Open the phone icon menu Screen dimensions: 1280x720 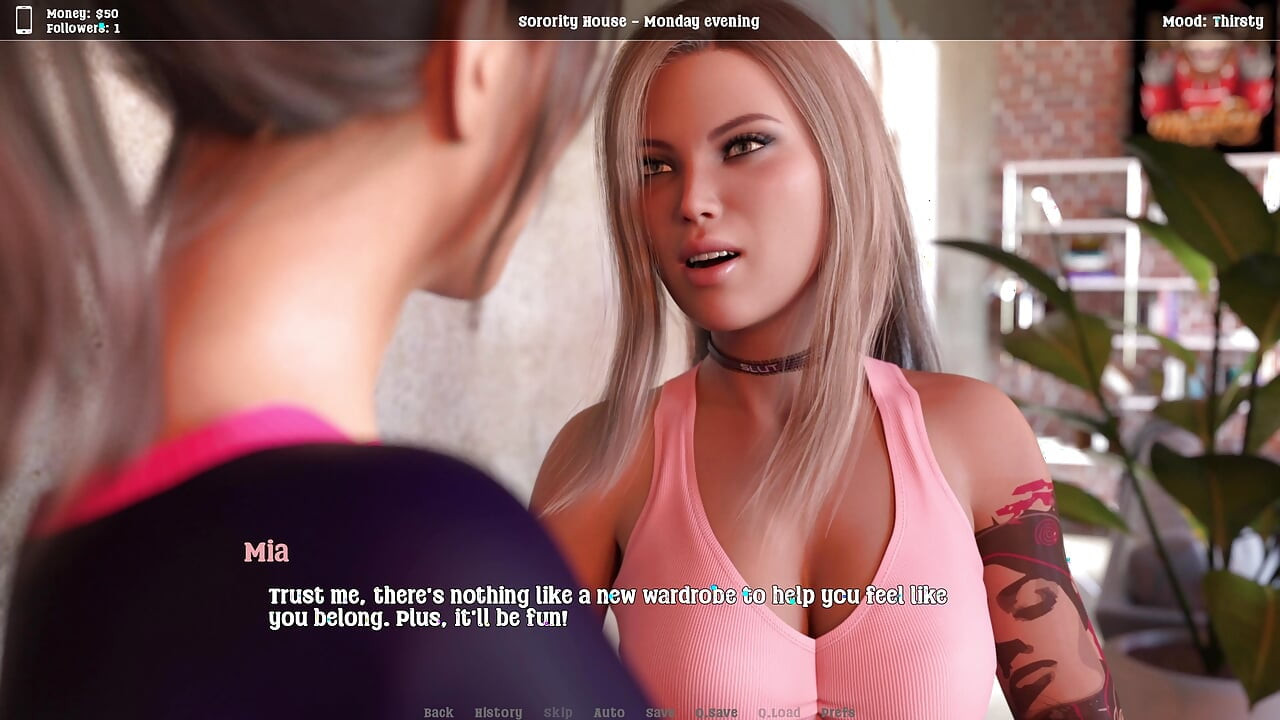(24, 20)
